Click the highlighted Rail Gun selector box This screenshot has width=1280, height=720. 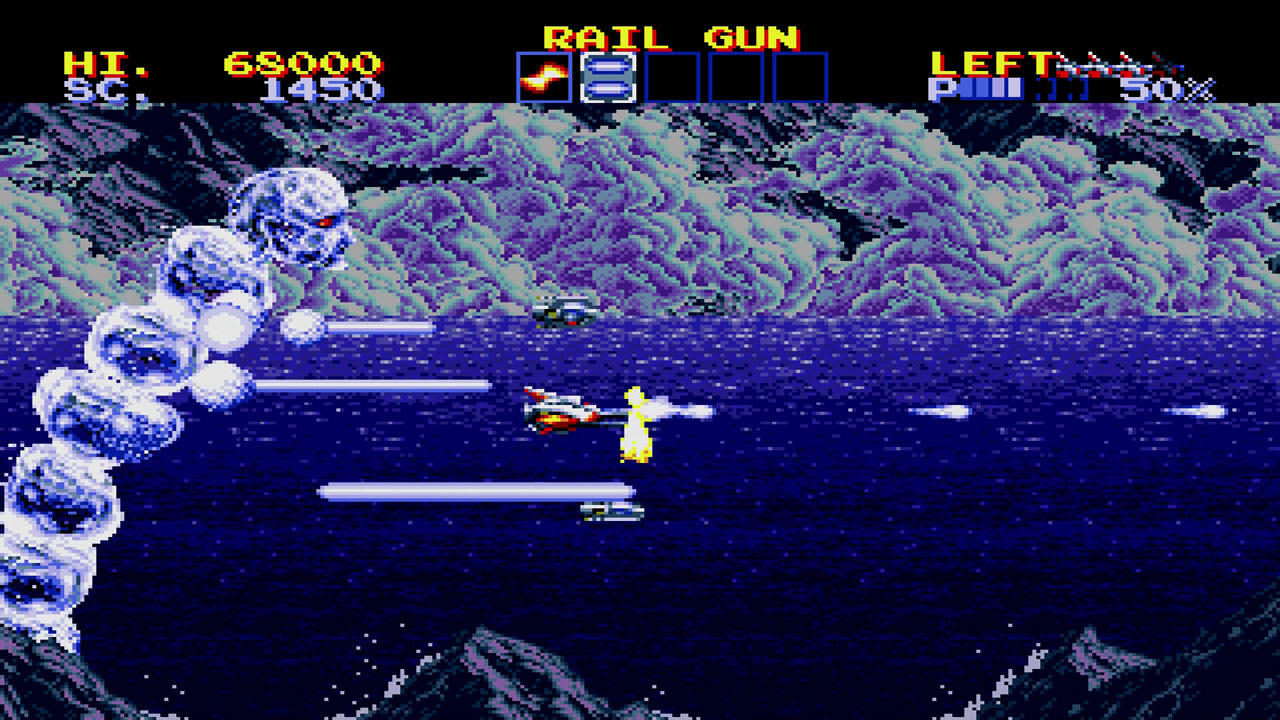[x=607, y=77]
